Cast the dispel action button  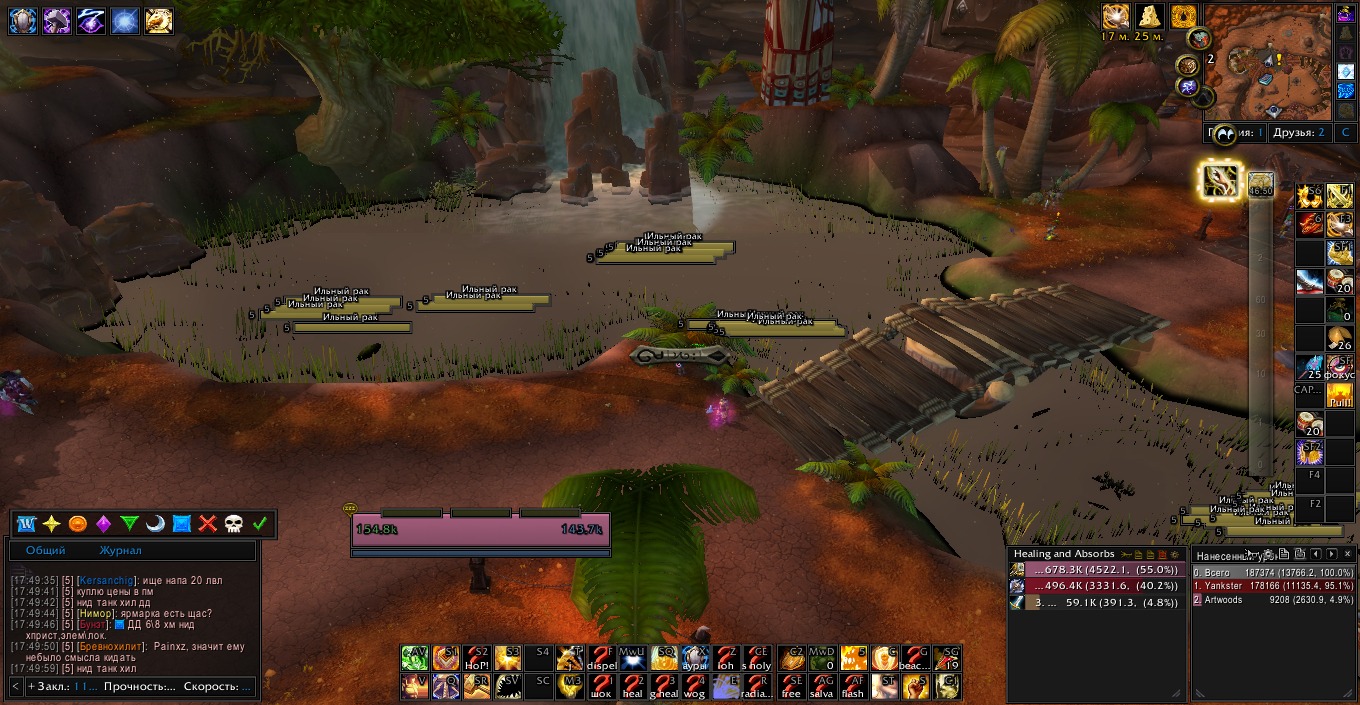pyautogui.click(x=601, y=657)
